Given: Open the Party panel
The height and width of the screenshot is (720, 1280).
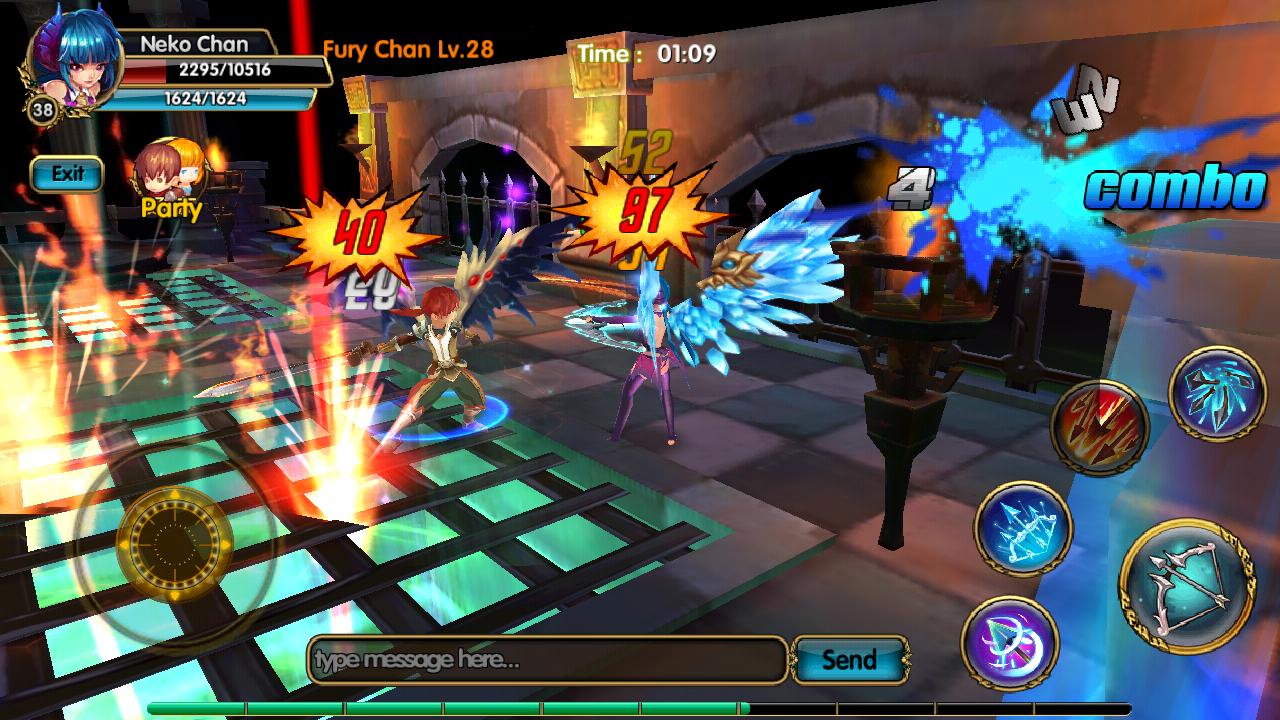Looking at the screenshot, I should click(x=171, y=180).
